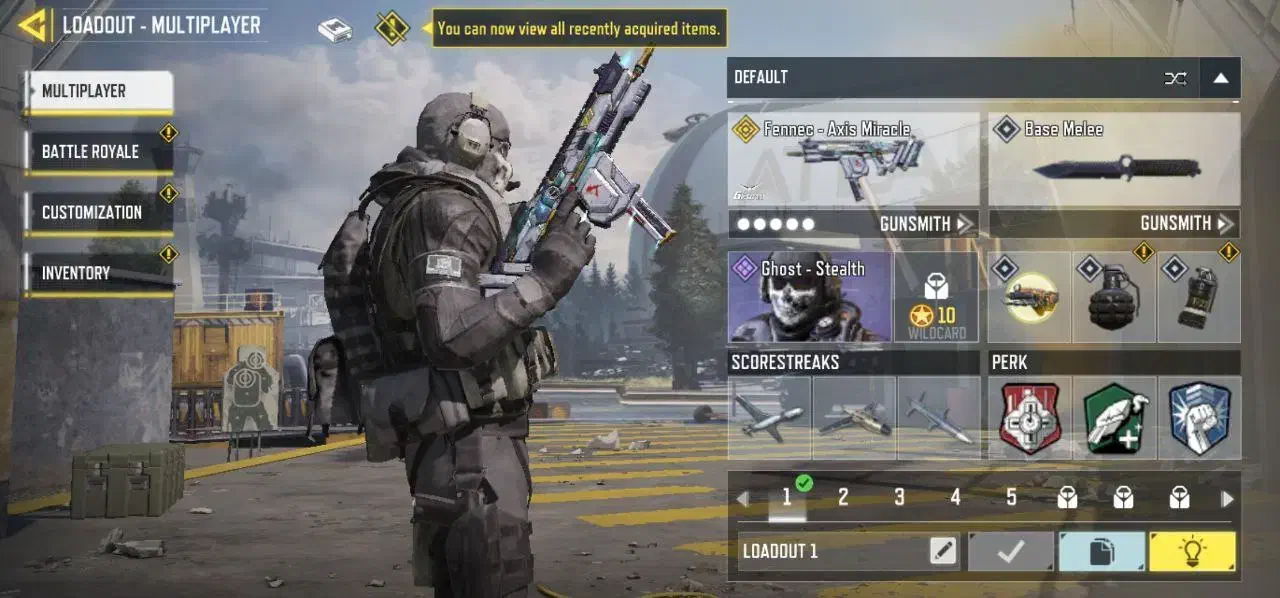Click the yellow lightbulb recommendation button
The height and width of the screenshot is (598, 1280).
tap(1192, 551)
